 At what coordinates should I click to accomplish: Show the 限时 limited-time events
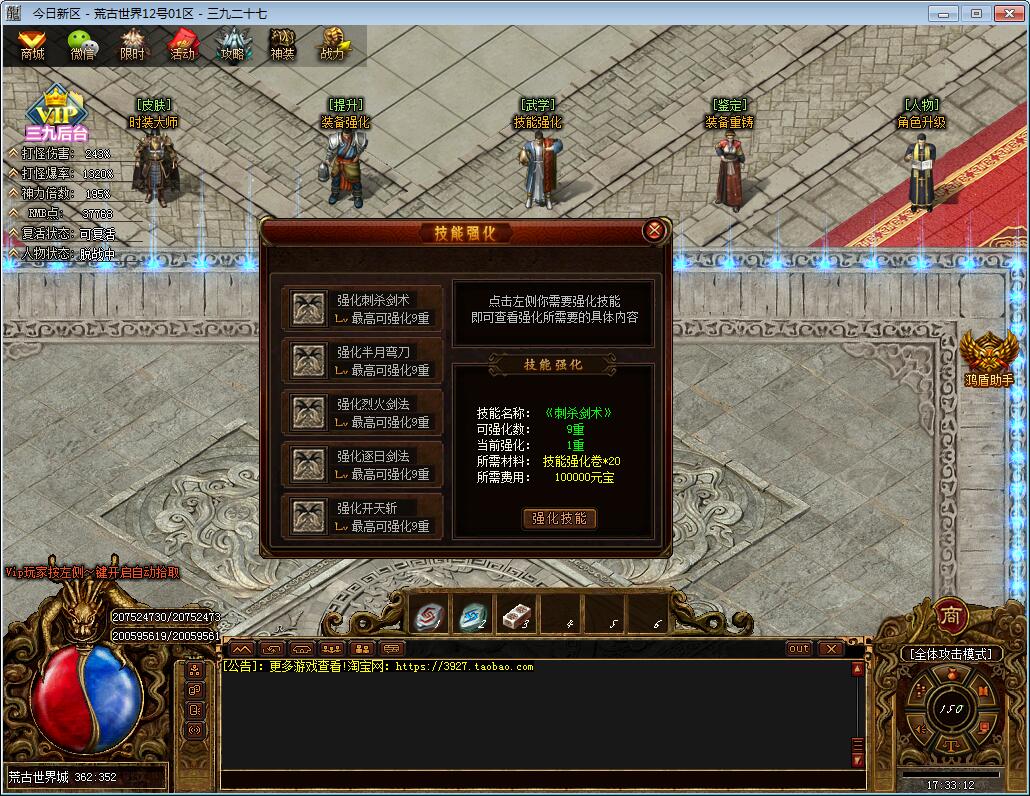(x=132, y=45)
